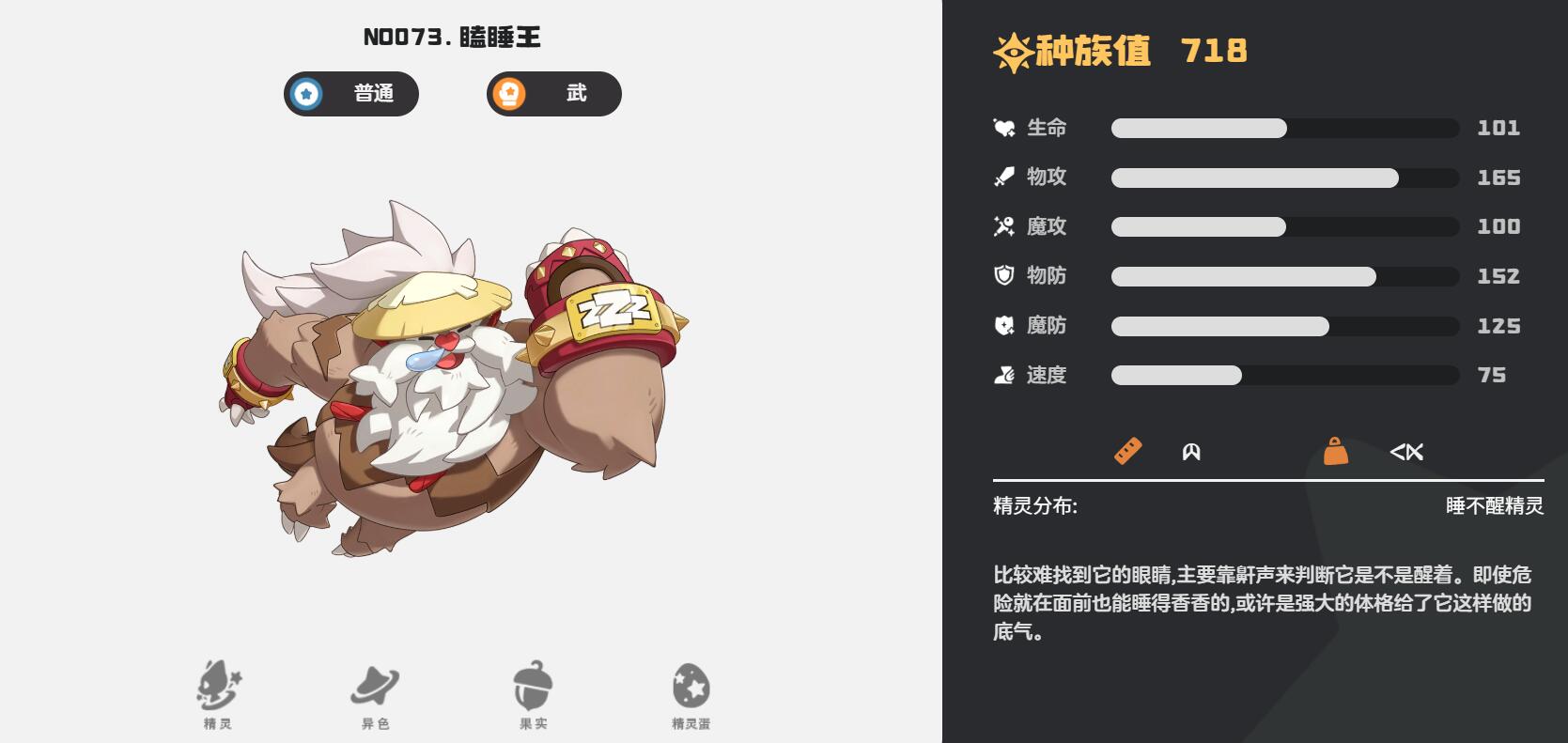
Task: Select the 武 attribute badge
Action: [553, 94]
